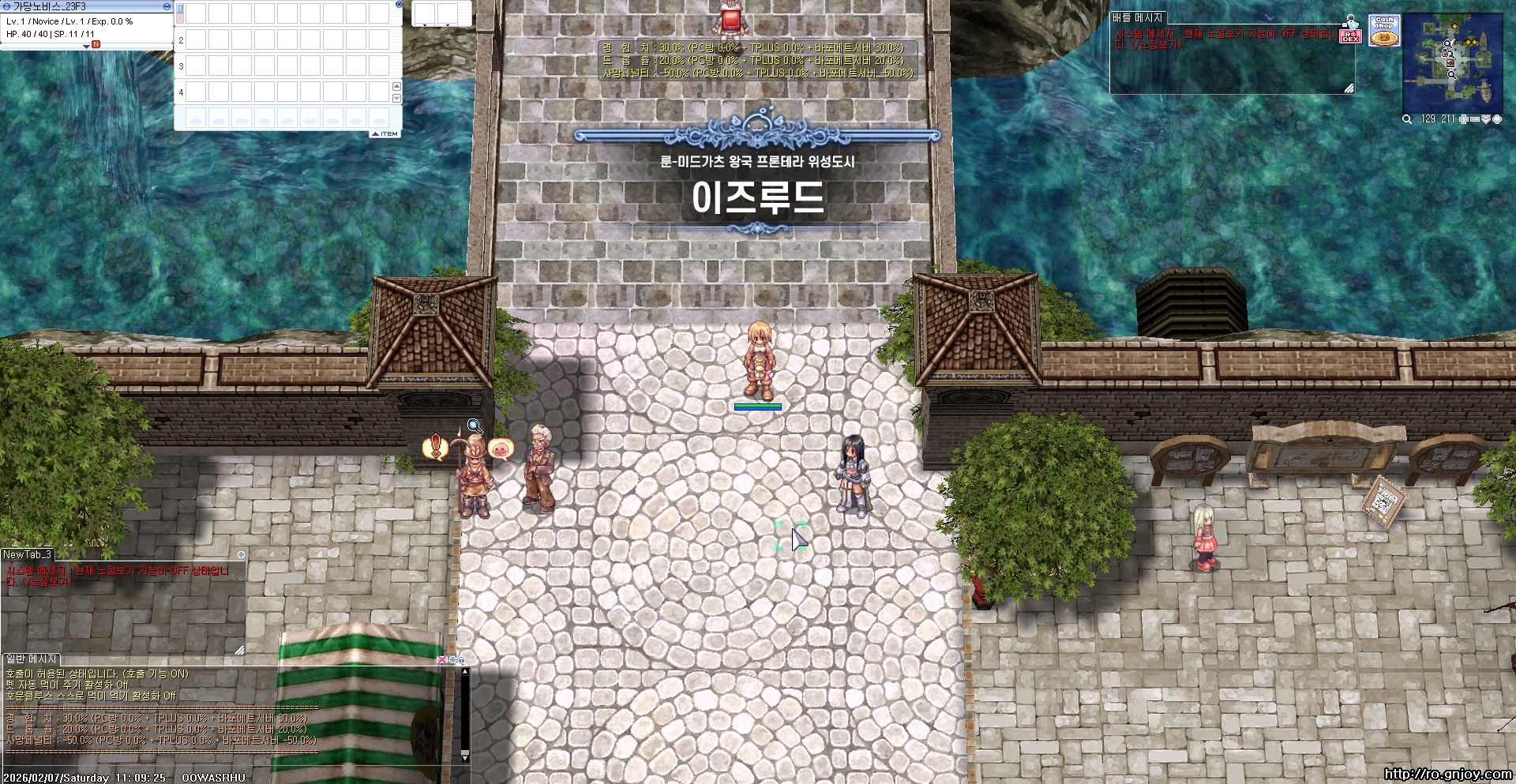The height and width of the screenshot is (784, 1516).
Task: Open the RODEX mailbox
Action: tap(1351, 36)
